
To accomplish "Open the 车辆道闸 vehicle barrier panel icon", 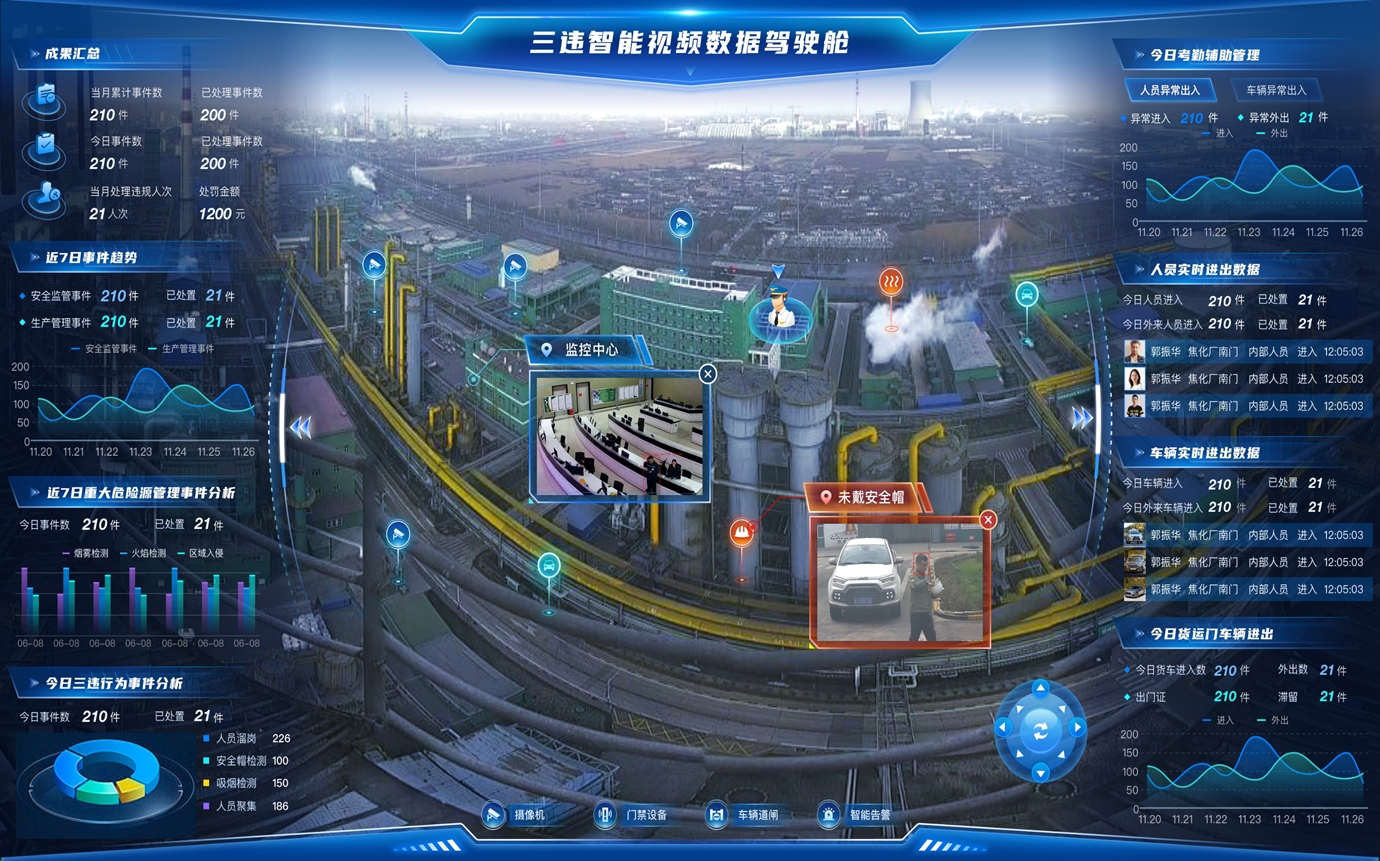I will [716, 816].
